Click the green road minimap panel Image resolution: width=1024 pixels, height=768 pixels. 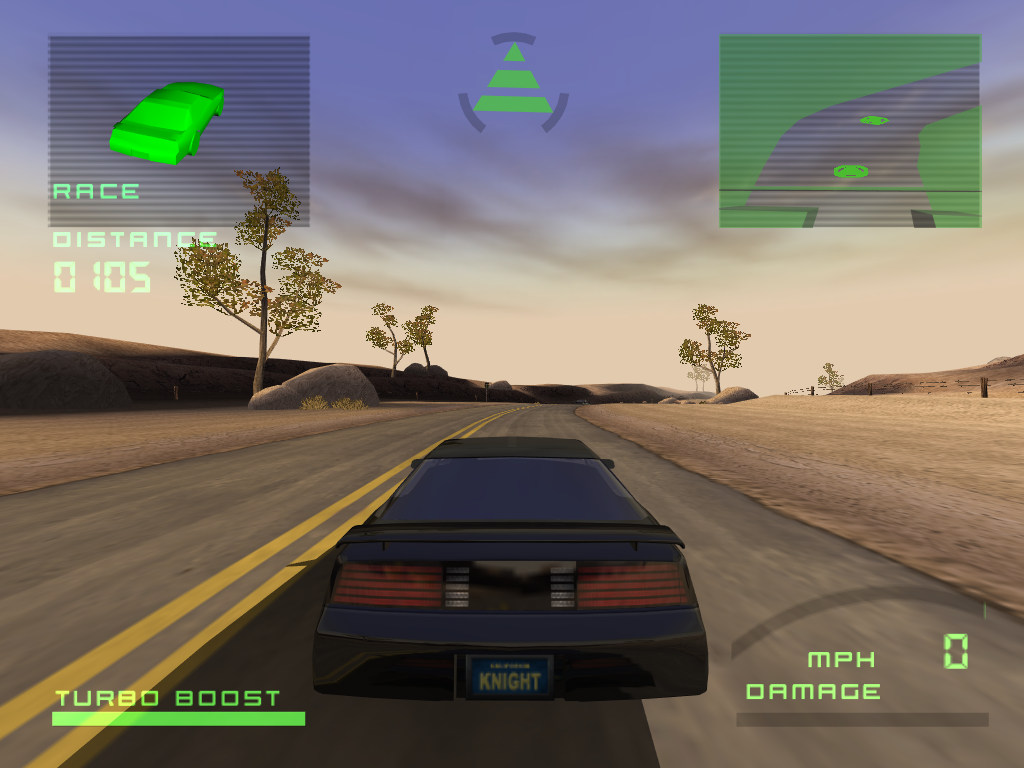[x=850, y=131]
